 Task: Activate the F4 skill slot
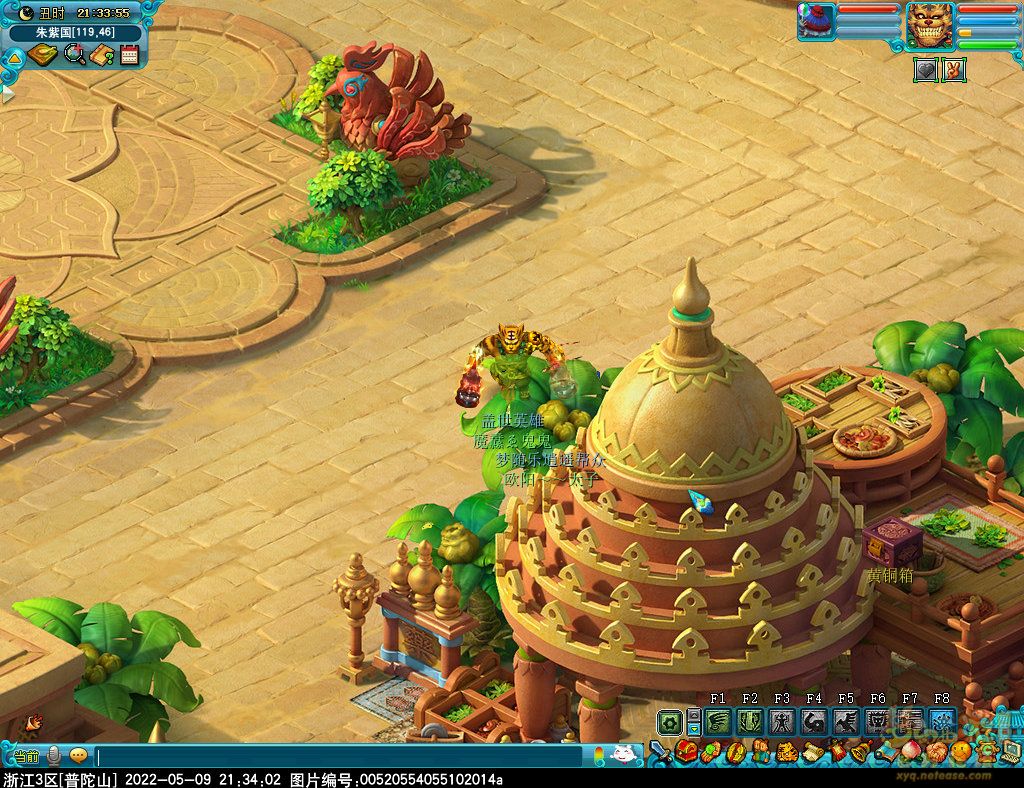point(814,721)
